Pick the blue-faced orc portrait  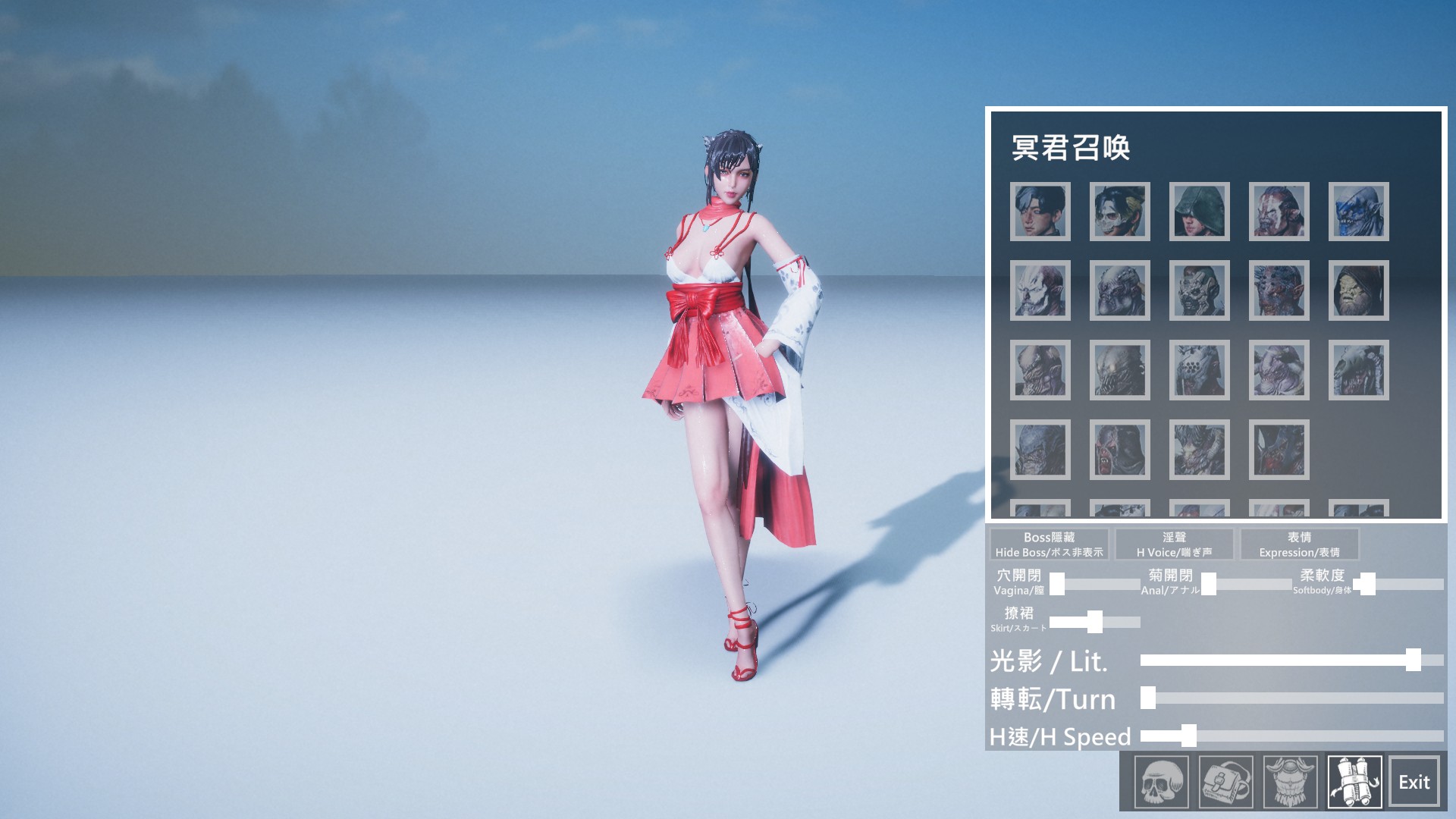1359,212
